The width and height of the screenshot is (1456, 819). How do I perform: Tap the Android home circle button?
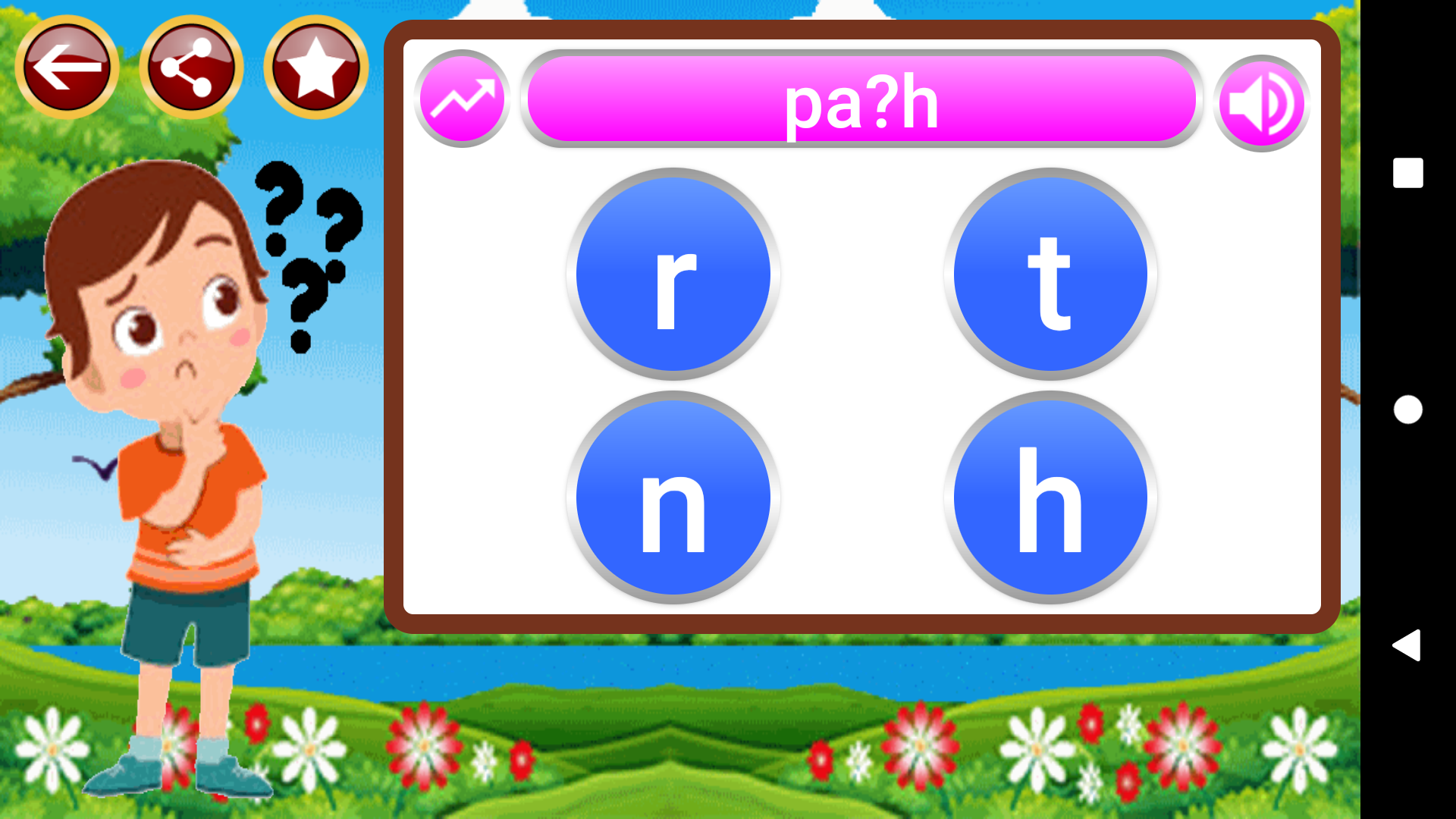pos(1407,409)
